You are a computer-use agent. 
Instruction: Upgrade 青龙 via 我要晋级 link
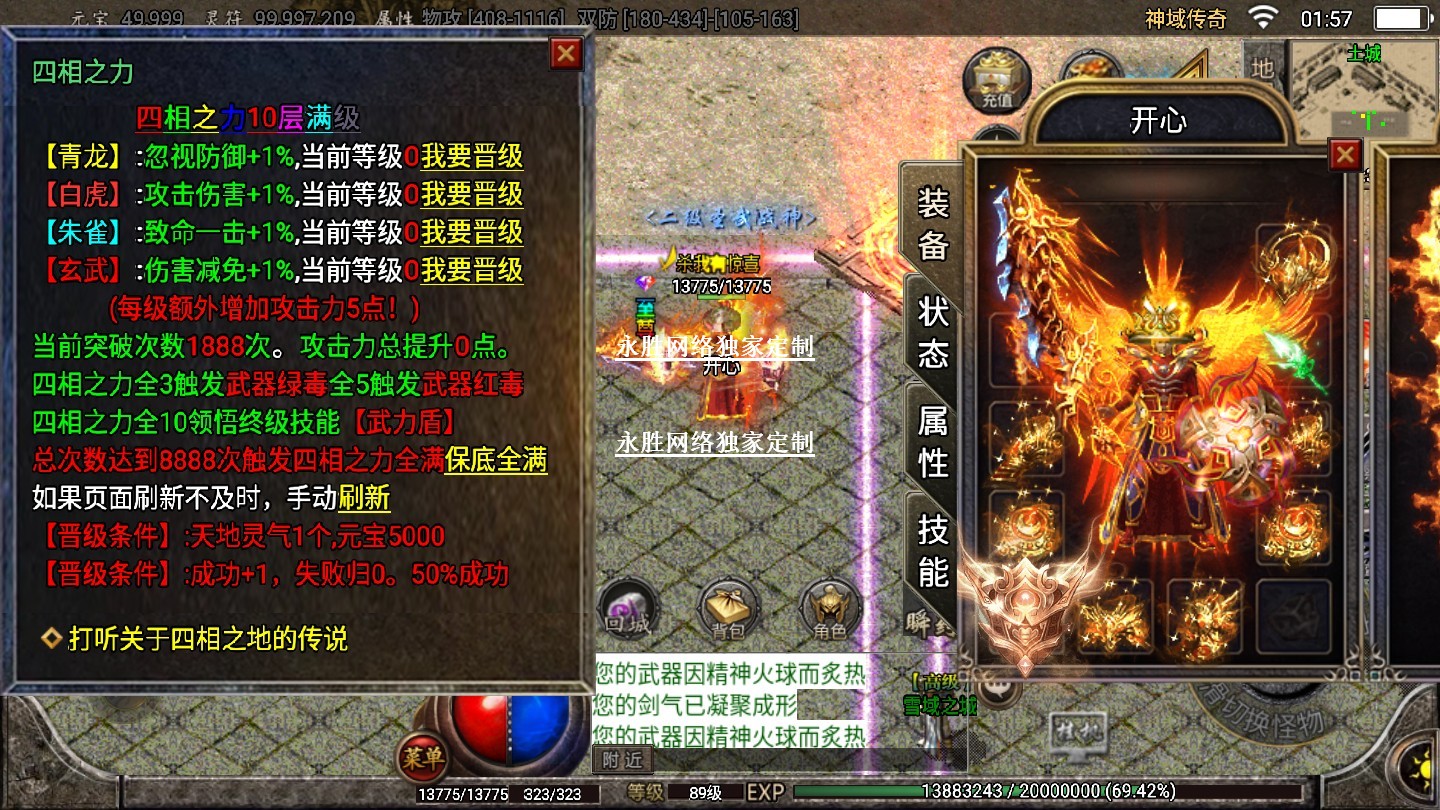pyautogui.click(x=472, y=157)
